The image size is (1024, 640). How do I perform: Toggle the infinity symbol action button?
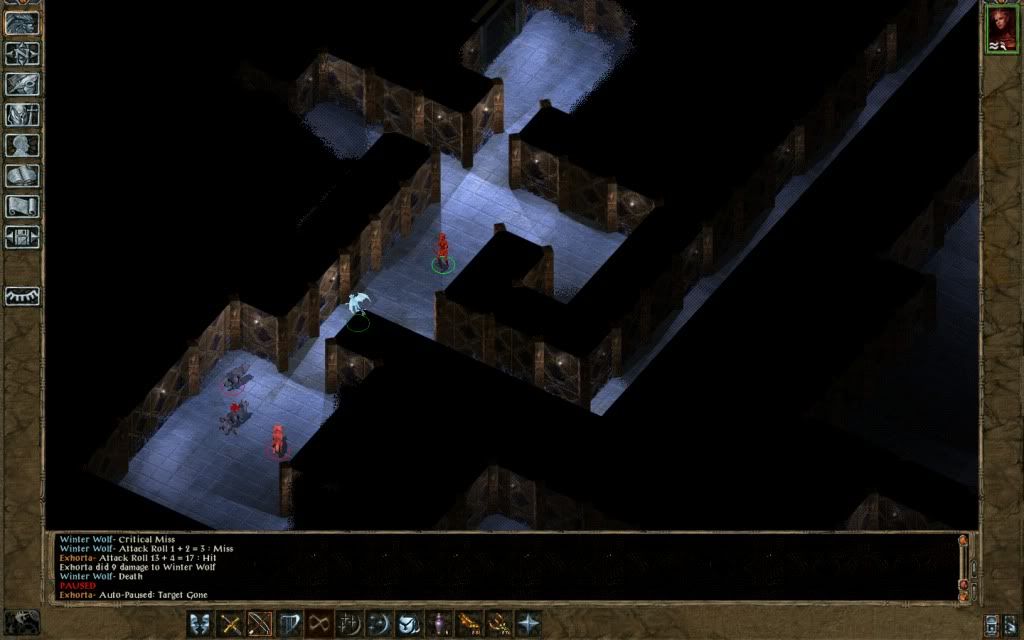(320, 623)
